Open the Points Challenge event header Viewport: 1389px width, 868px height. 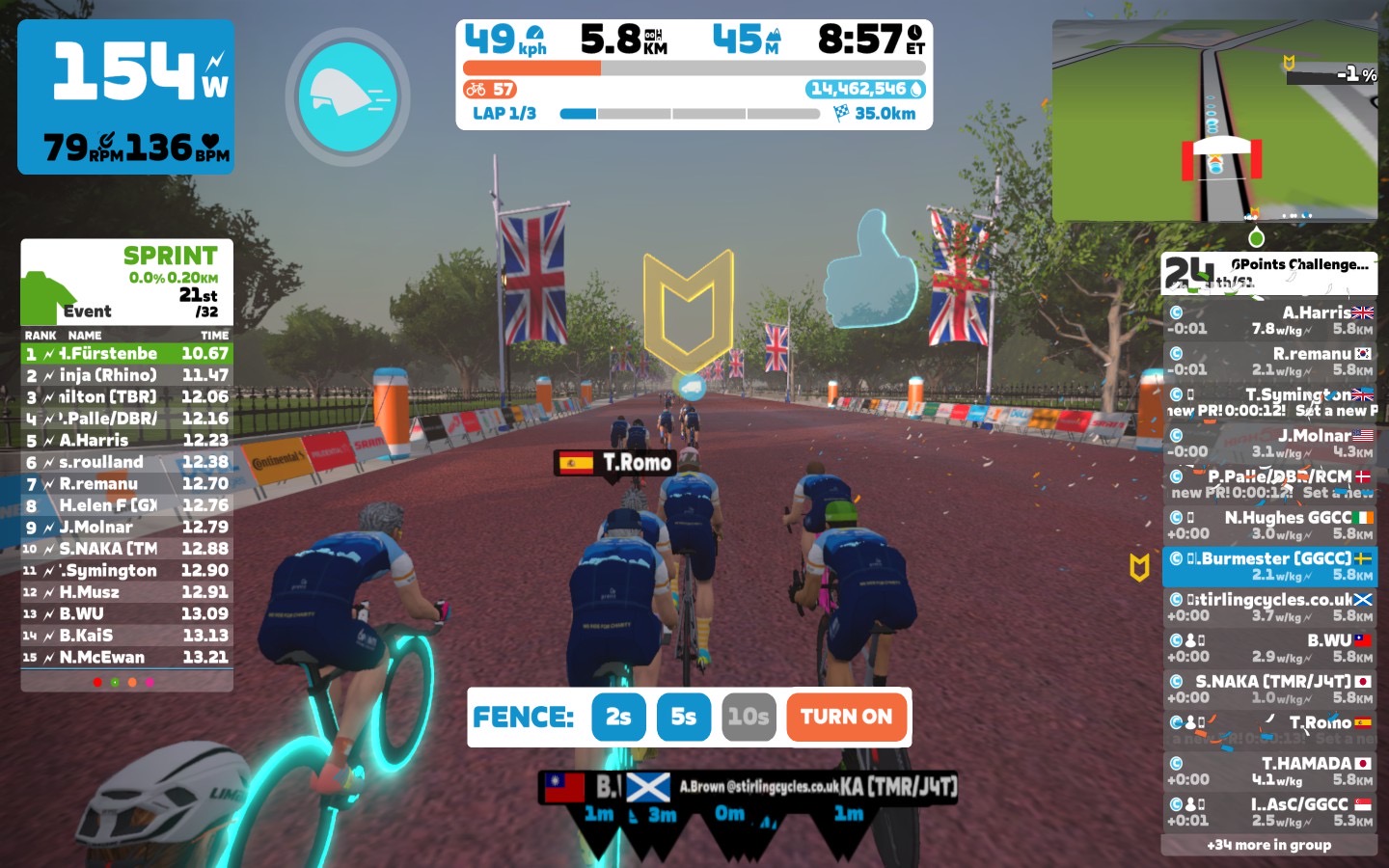point(1268,274)
